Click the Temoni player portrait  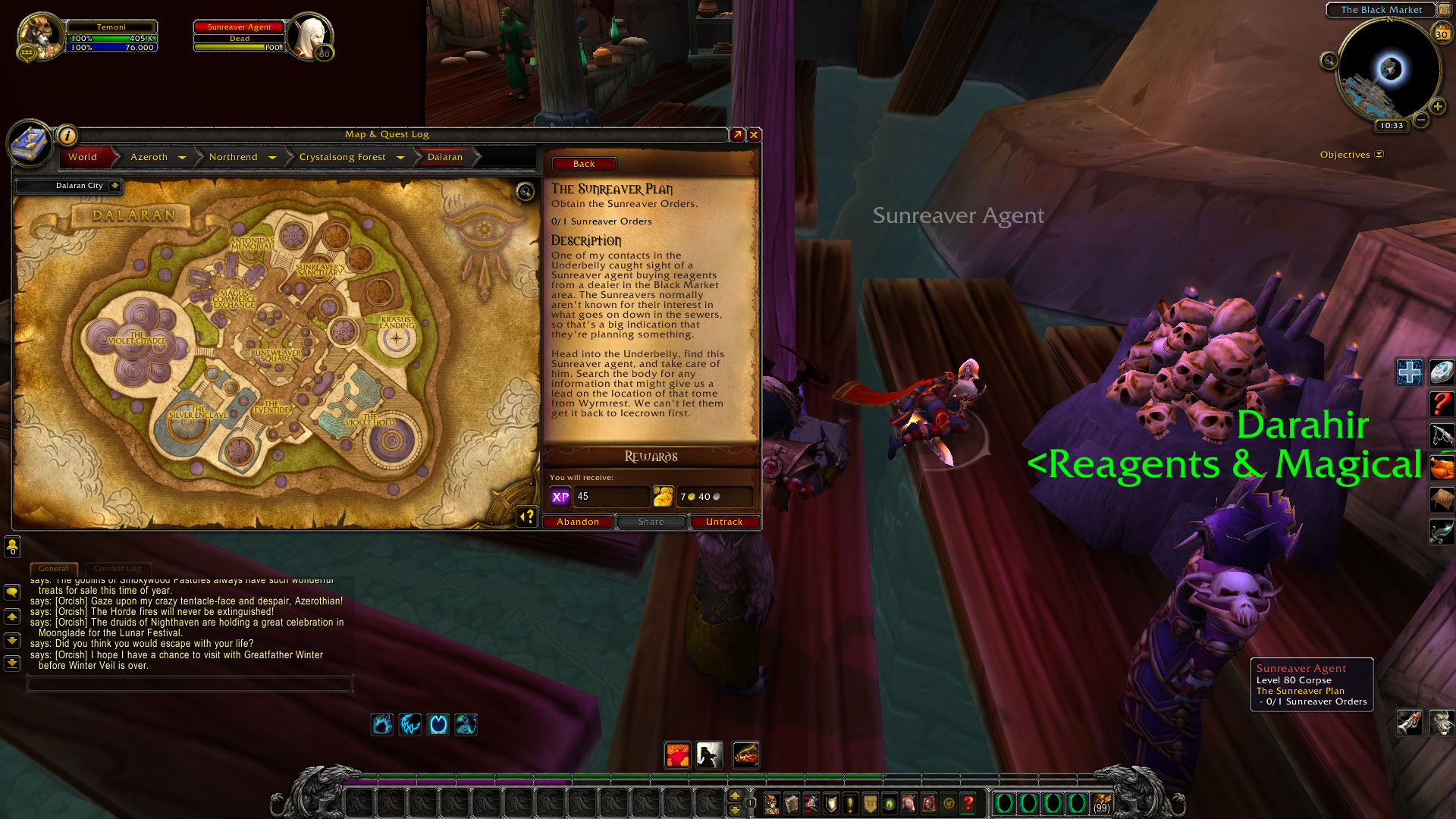(x=40, y=36)
